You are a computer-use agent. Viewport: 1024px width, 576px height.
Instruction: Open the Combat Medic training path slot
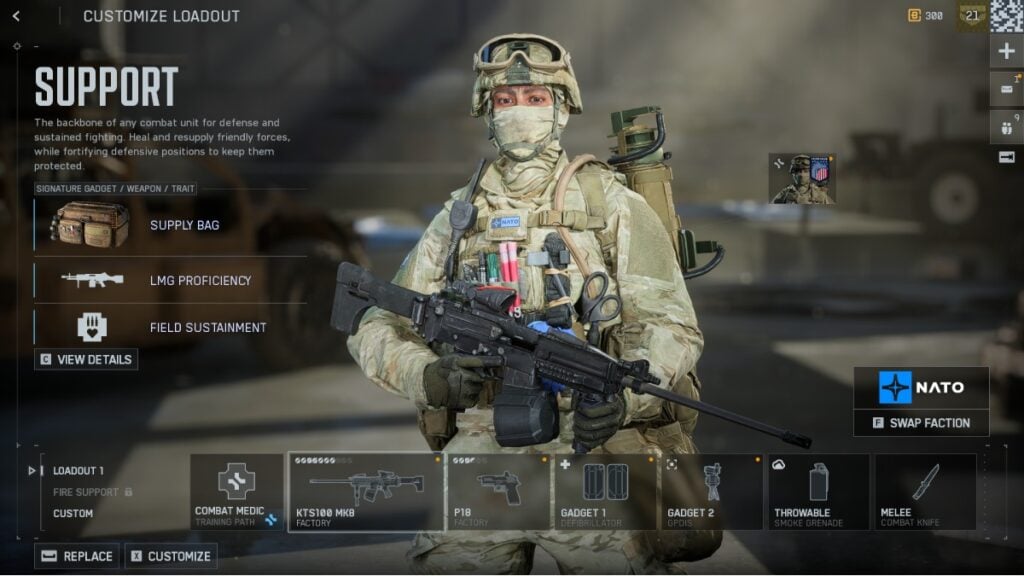pos(236,492)
